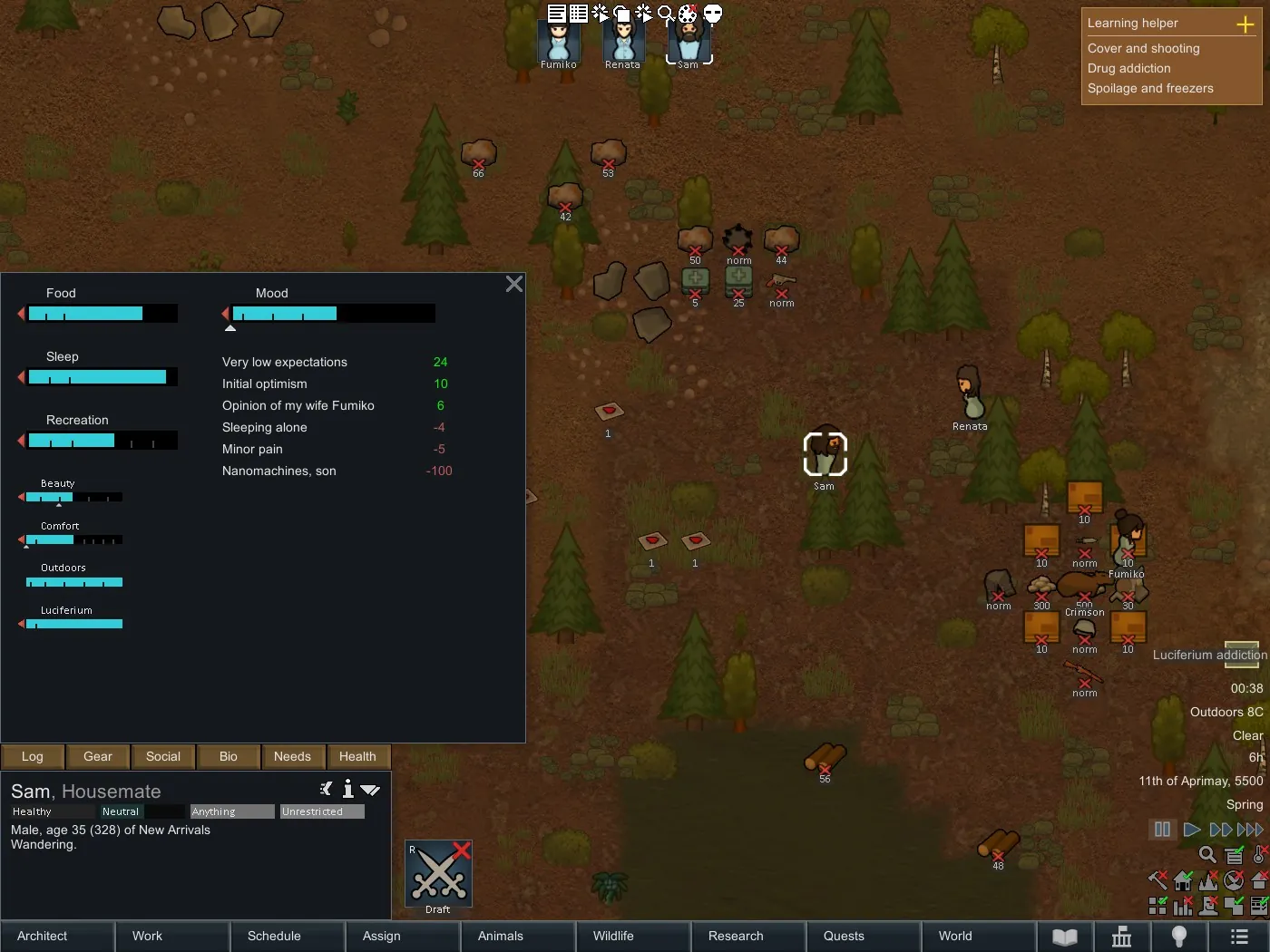Viewport: 1270px width, 952px height.
Task: Open the Gear tab
Action: pyautogui.click(x=98, y=756)
